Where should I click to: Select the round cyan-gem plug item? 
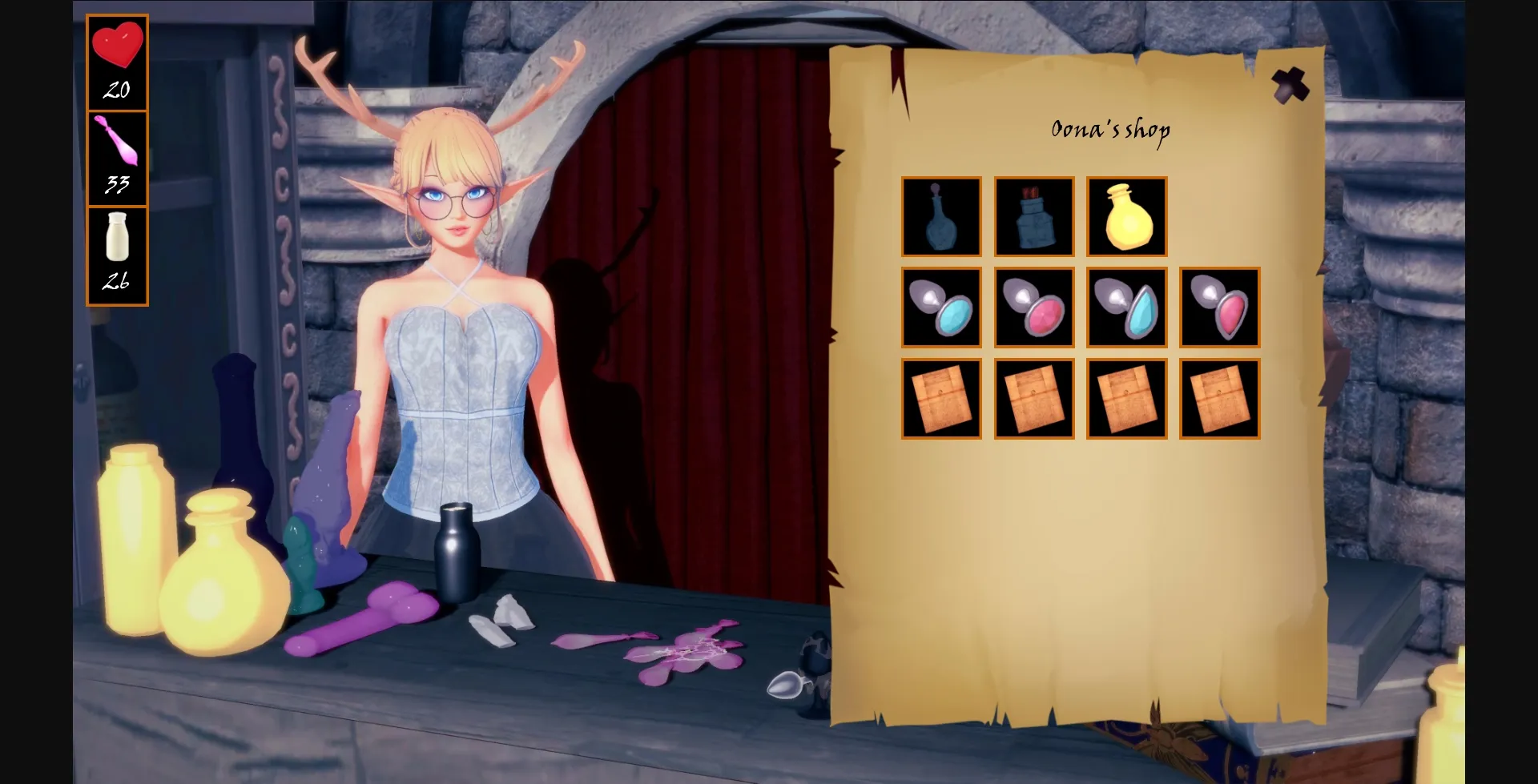pos(941,308)
